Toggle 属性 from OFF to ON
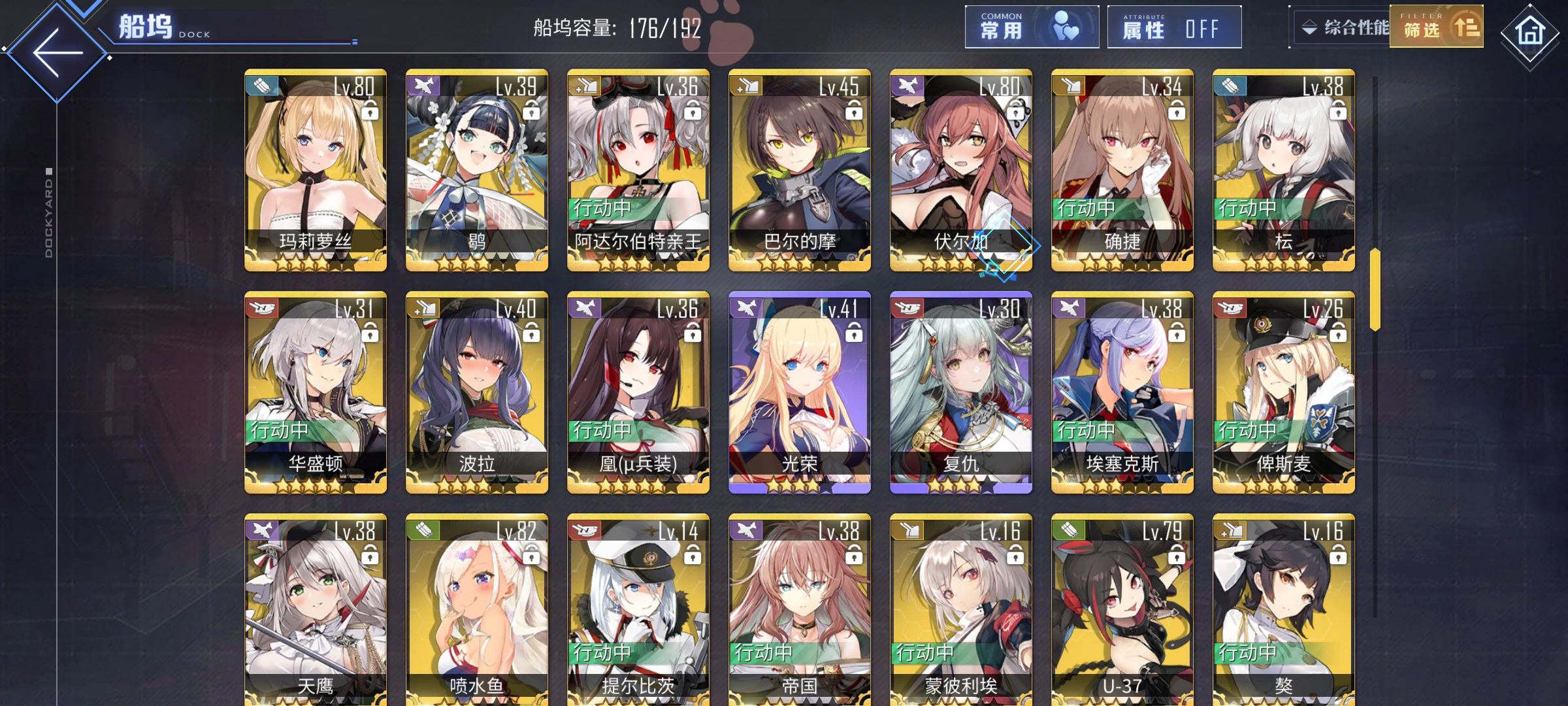 [1173, 27]
